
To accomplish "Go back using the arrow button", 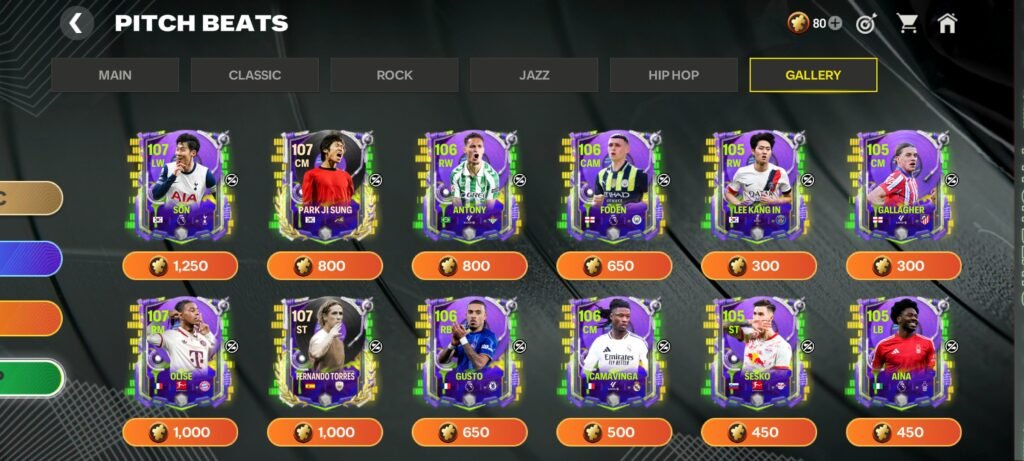I will coord(77,23).
